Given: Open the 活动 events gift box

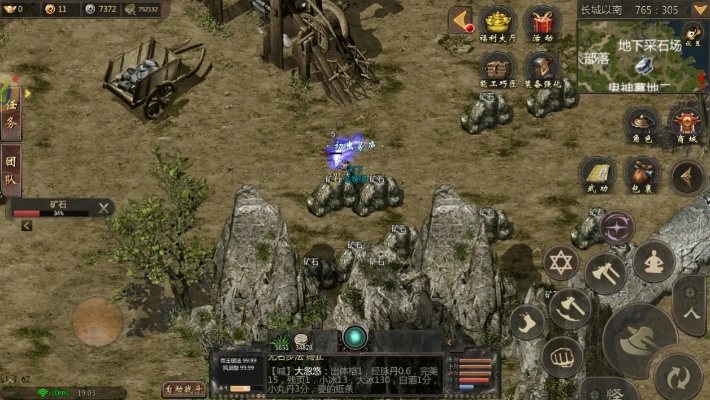Looking at the screenshot, I should pyautogui.click(x=543, y=24).
